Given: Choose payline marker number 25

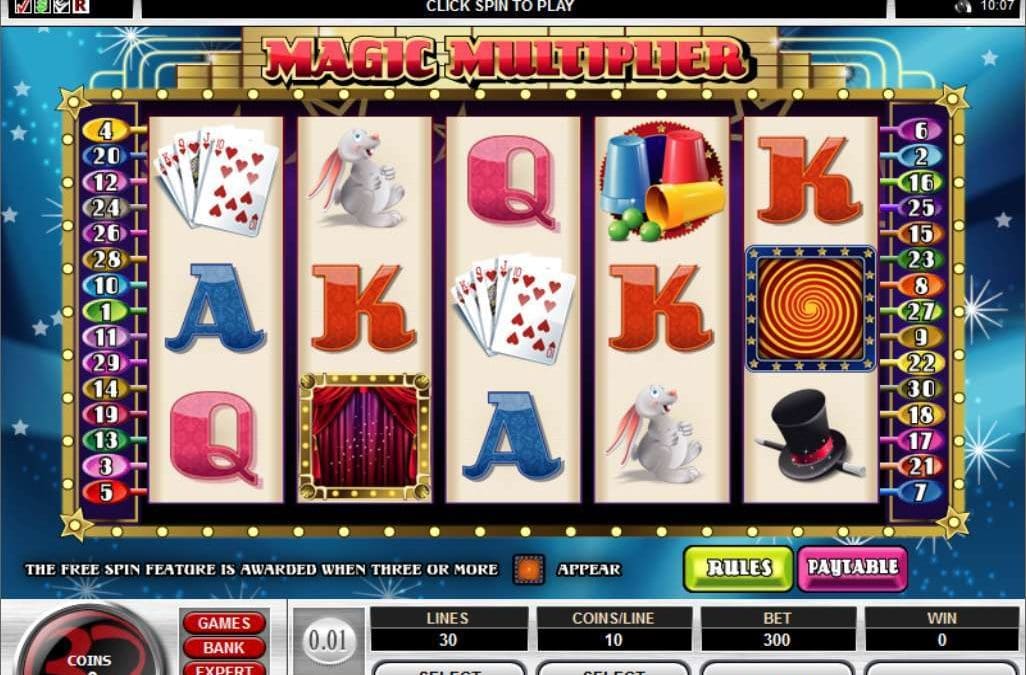Looking at the screenshot, I should [x=919, y=207].
